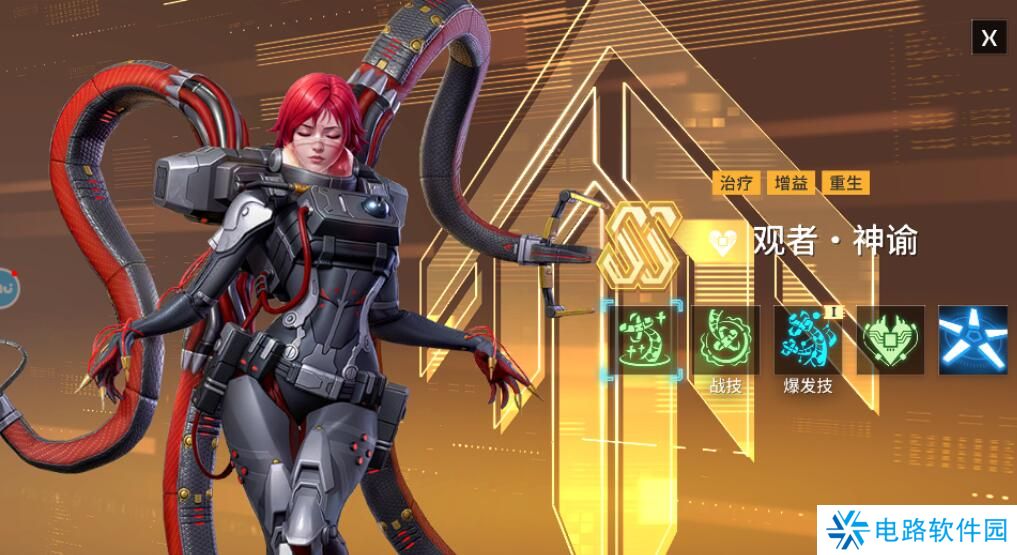Viewport: 1017px width, 555px height.
Task: Click the 治疗 healing tag
Action: (736, 183)
